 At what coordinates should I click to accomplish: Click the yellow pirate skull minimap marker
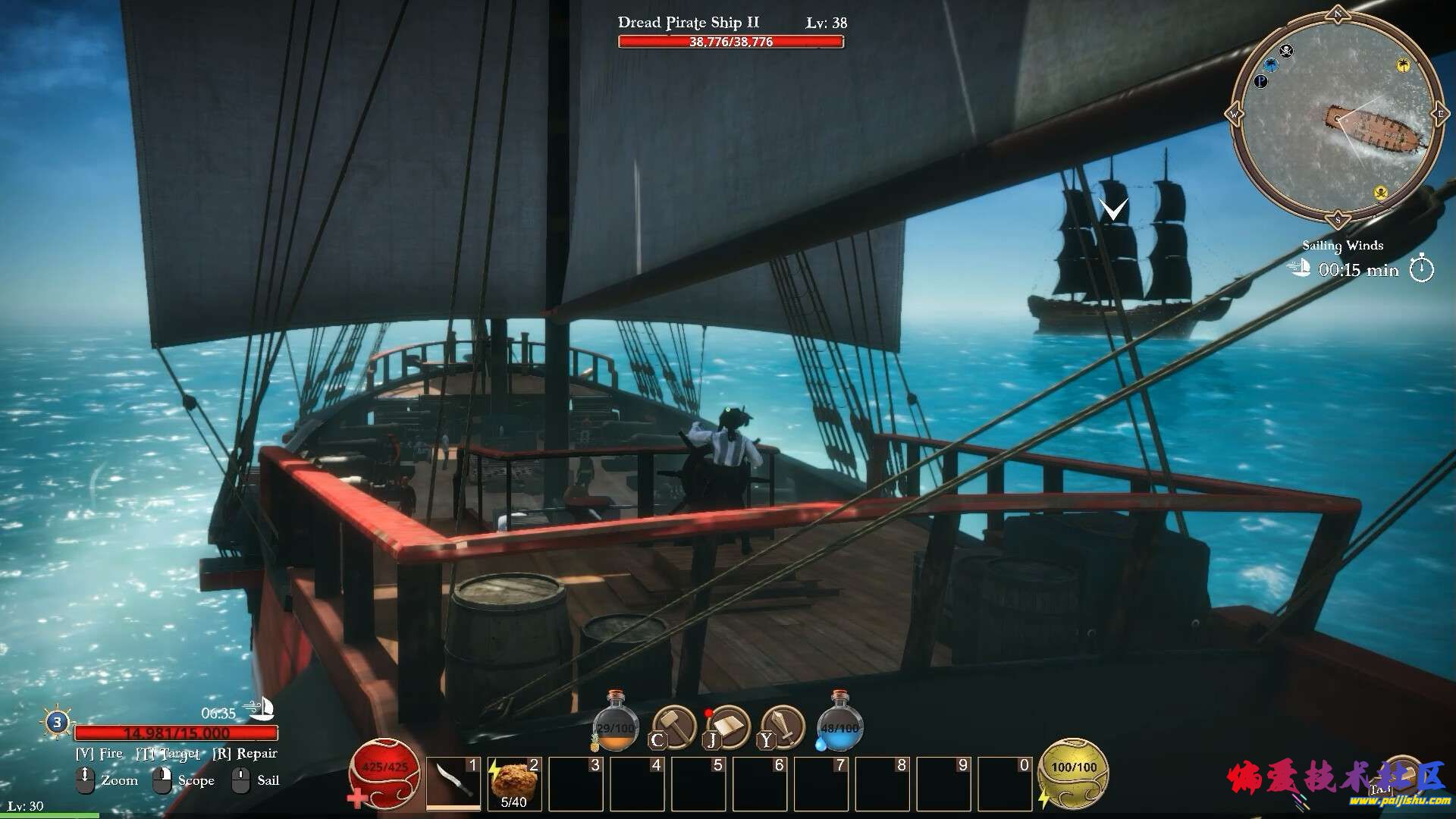click(x=1381, y=193)
